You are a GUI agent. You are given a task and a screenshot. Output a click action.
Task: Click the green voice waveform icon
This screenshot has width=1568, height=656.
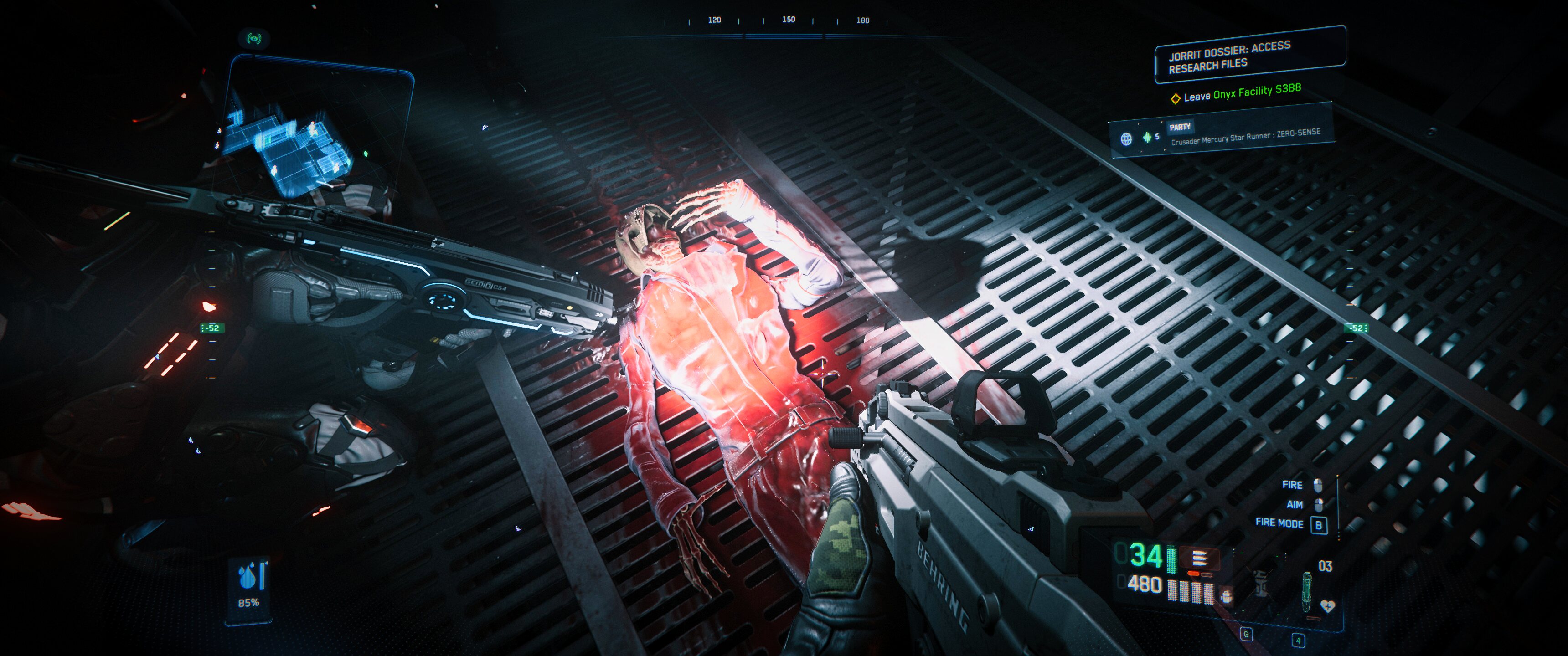pyautogui.click(x=1147, y=137)
